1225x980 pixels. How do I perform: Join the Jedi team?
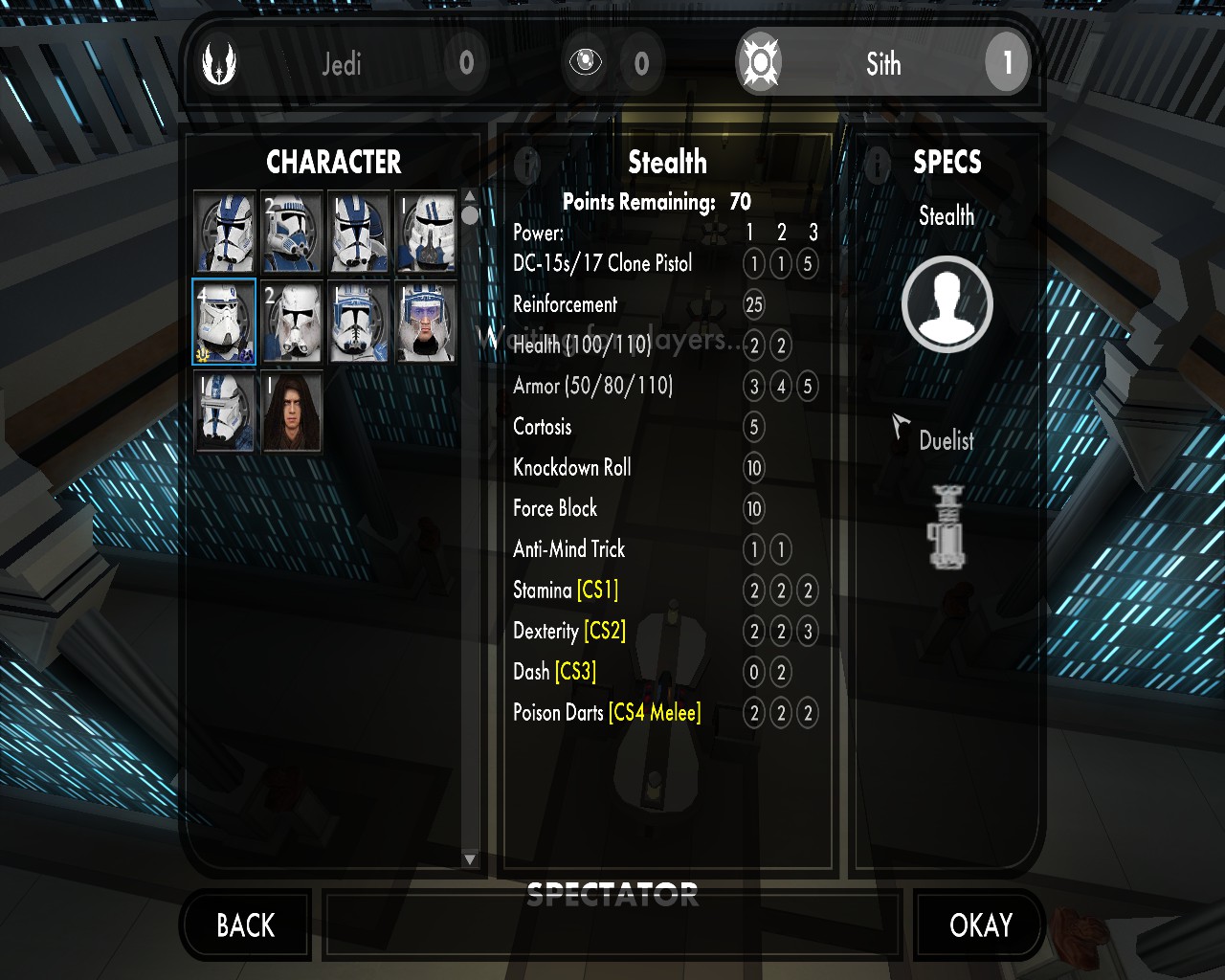pos(341,64)
